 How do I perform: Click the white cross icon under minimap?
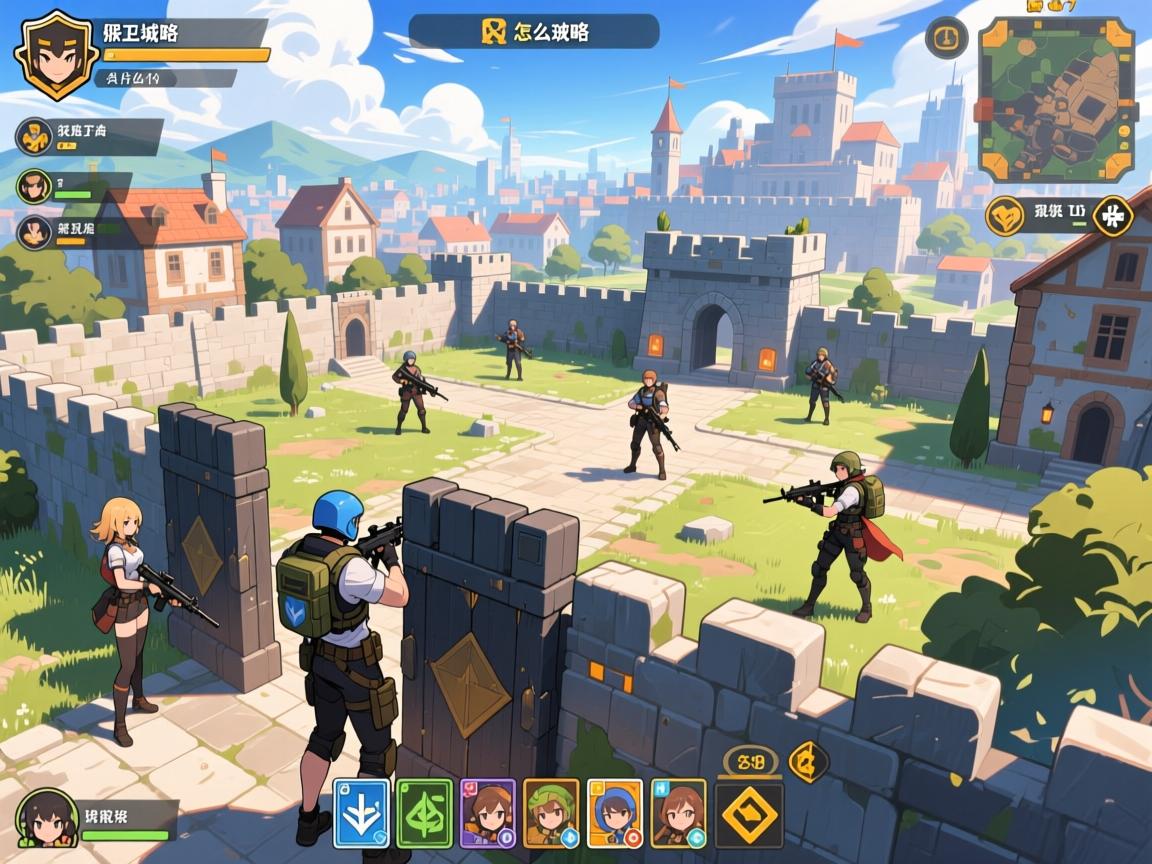click(x=1112, y=214)
